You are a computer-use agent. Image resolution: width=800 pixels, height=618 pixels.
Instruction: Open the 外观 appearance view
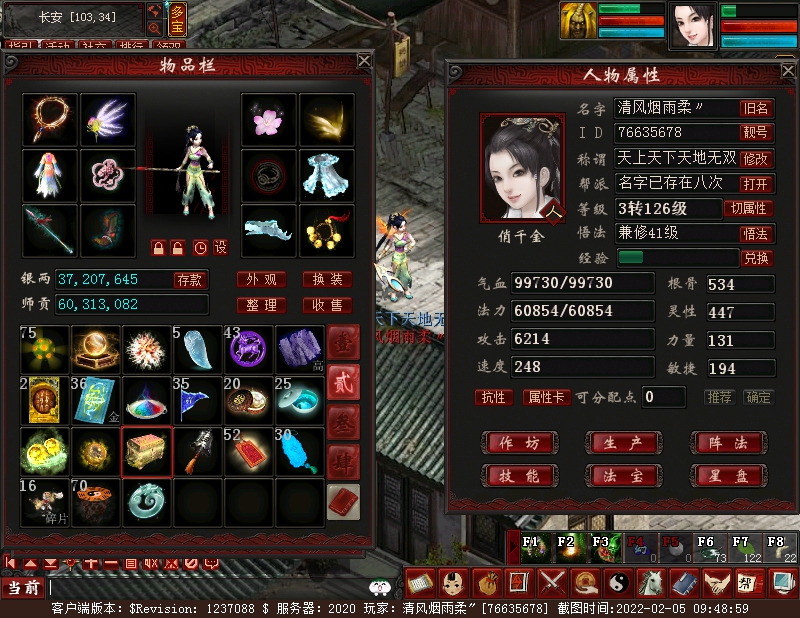coord(262,279)
